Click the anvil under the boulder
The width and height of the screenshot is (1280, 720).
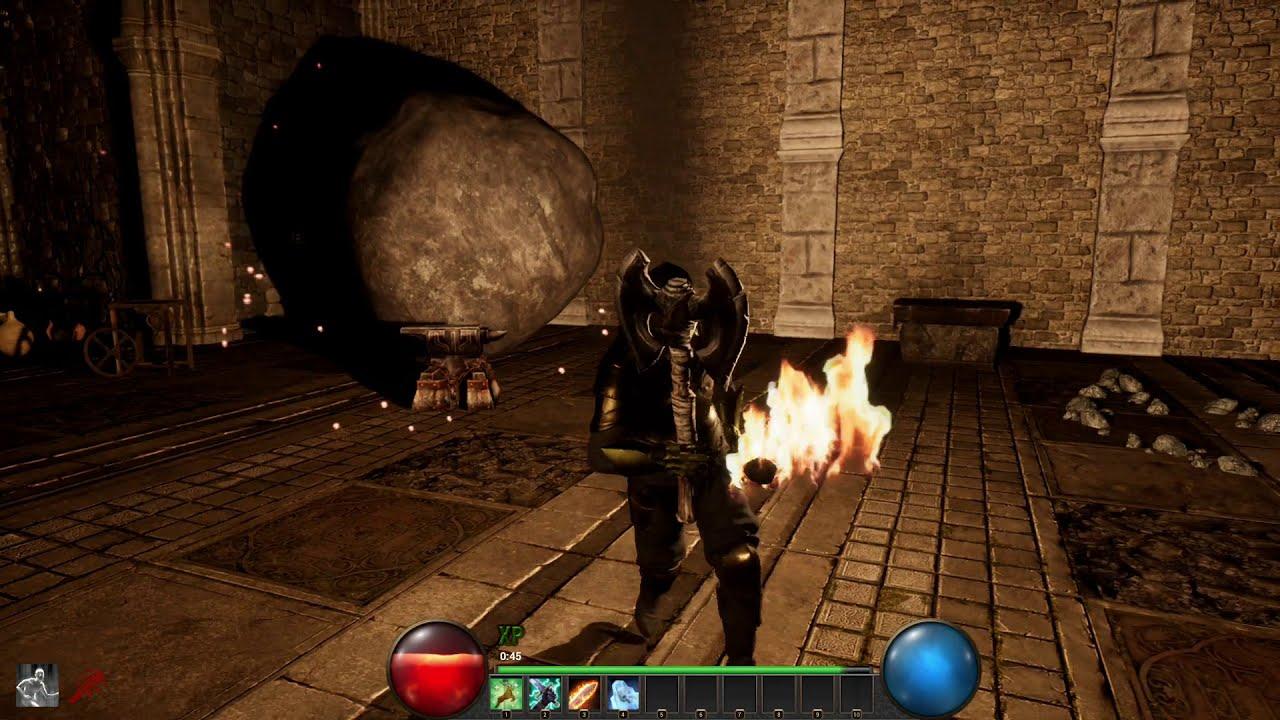coord(452,360)
